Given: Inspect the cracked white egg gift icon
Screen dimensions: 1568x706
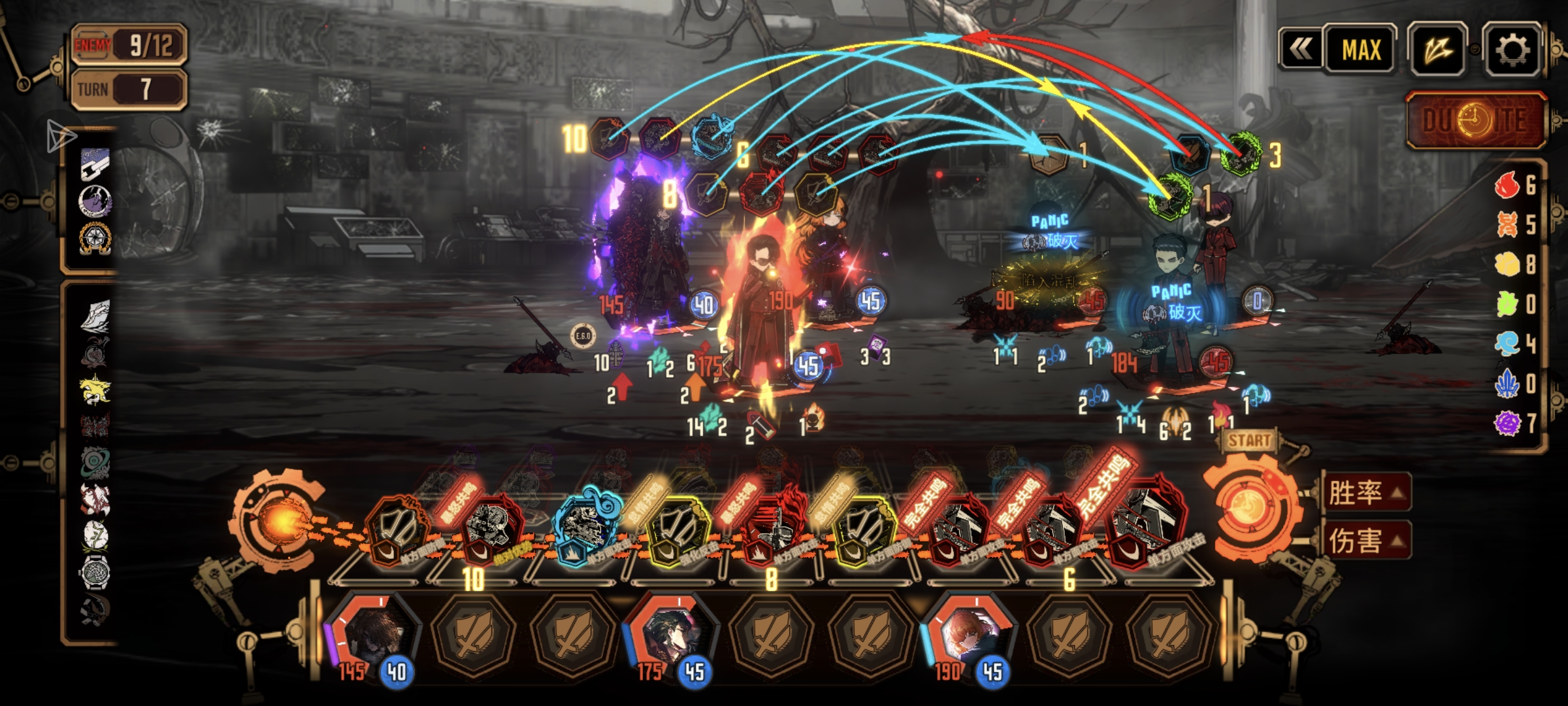Looking at the screenshot, I should 95,535.
